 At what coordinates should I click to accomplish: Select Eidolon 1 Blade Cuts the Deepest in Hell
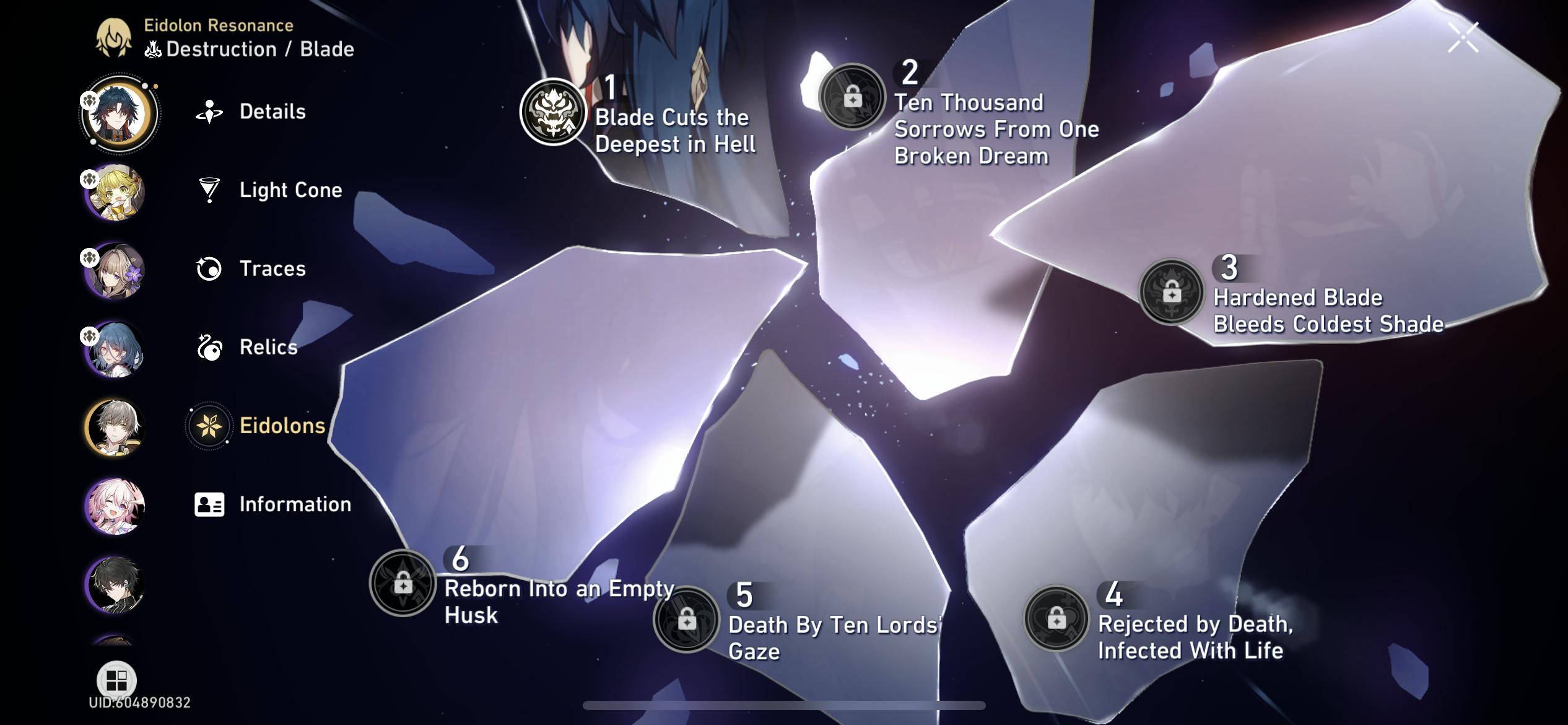click(553, 112)
